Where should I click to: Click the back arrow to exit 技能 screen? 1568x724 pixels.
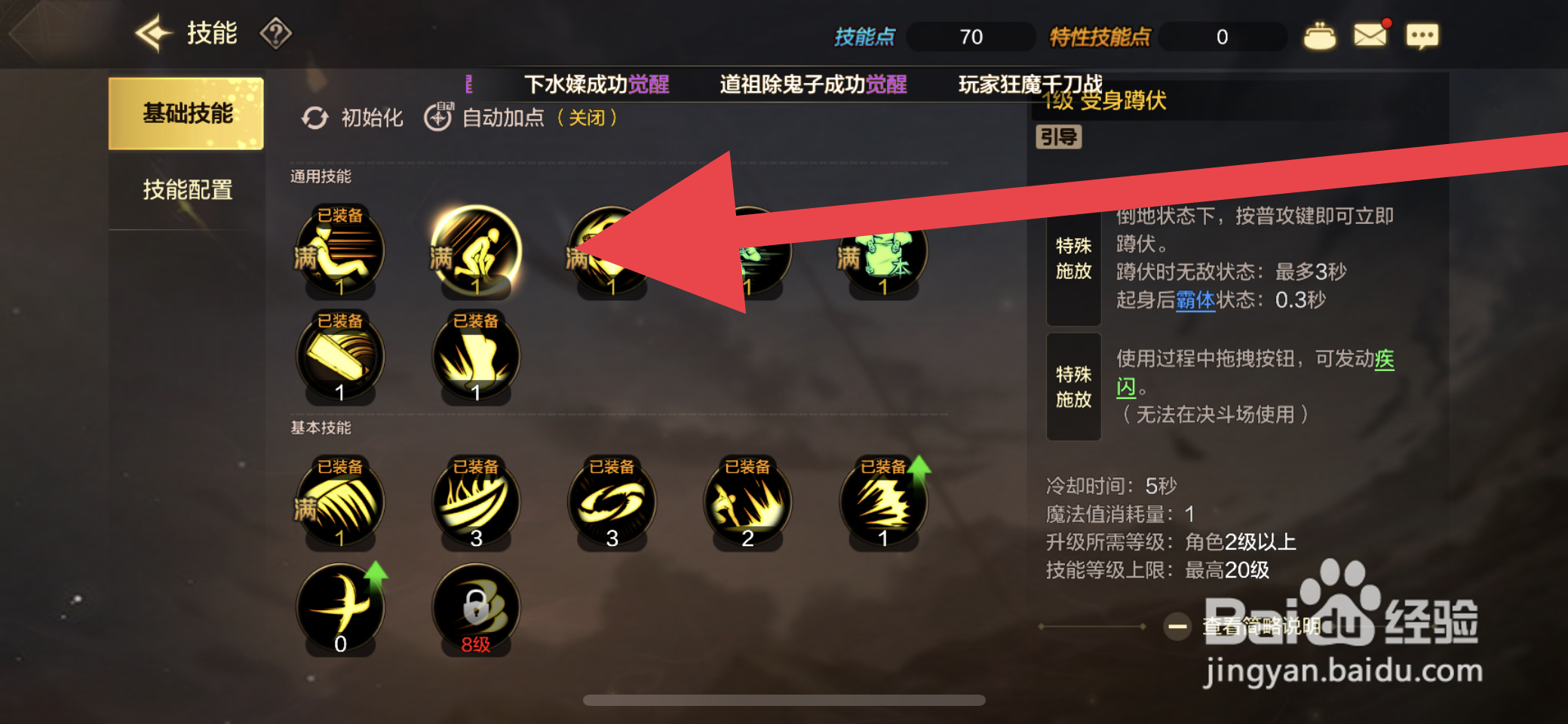click(x=152, y=32)
